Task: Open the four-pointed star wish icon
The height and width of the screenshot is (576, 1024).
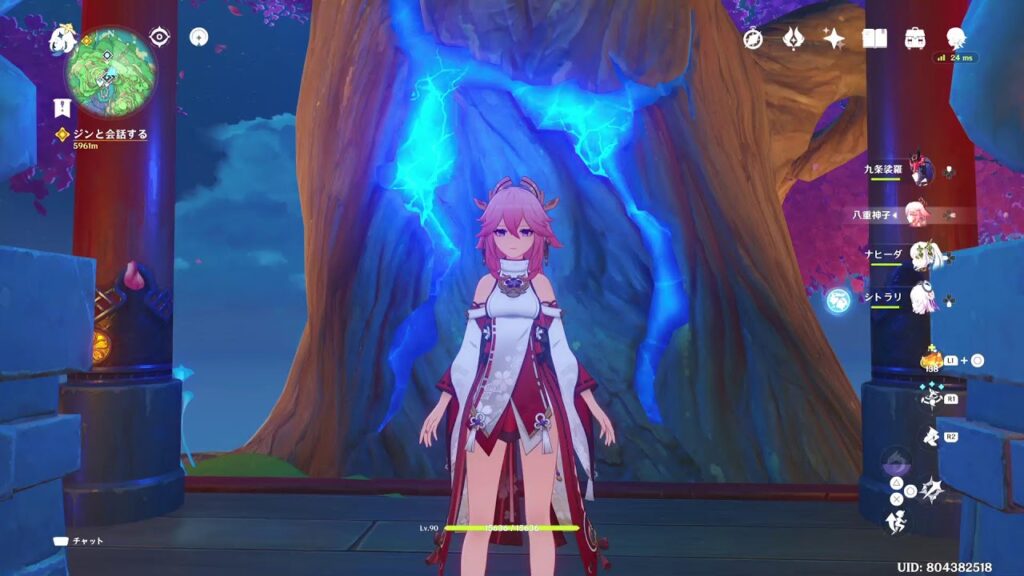Action: pos(834,38)
